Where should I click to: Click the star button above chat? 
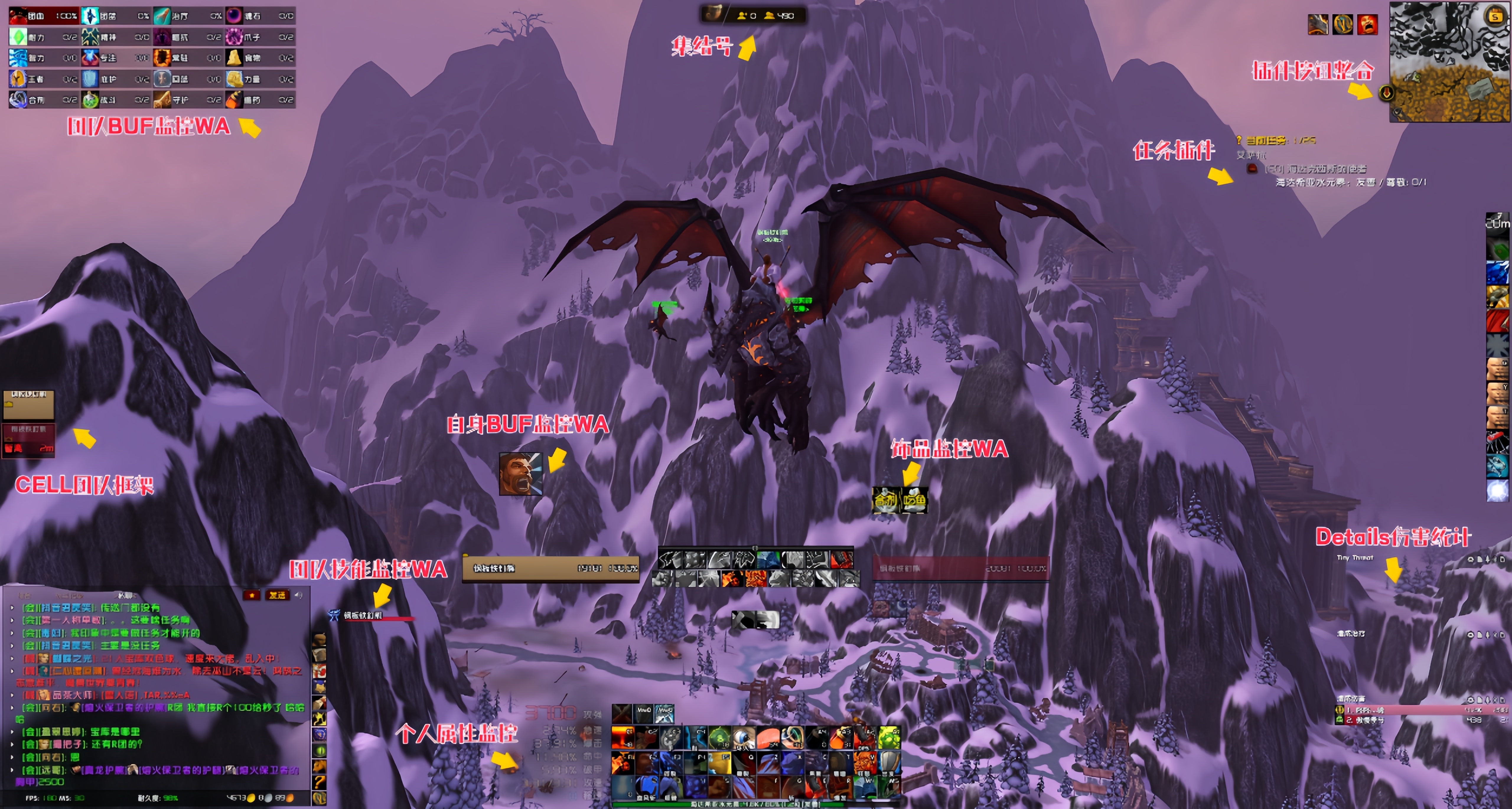[252, 595]
